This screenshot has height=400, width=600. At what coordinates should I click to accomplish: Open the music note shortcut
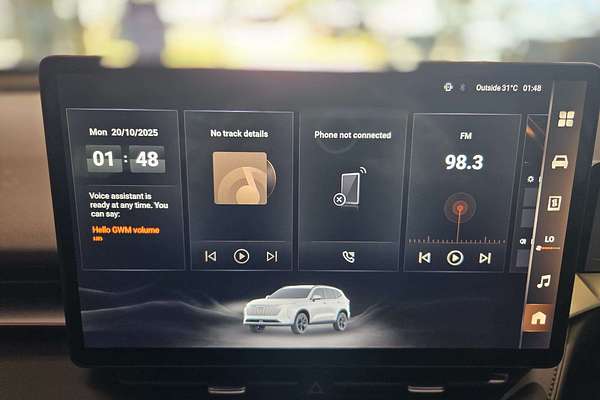click(x=543, y=281)
